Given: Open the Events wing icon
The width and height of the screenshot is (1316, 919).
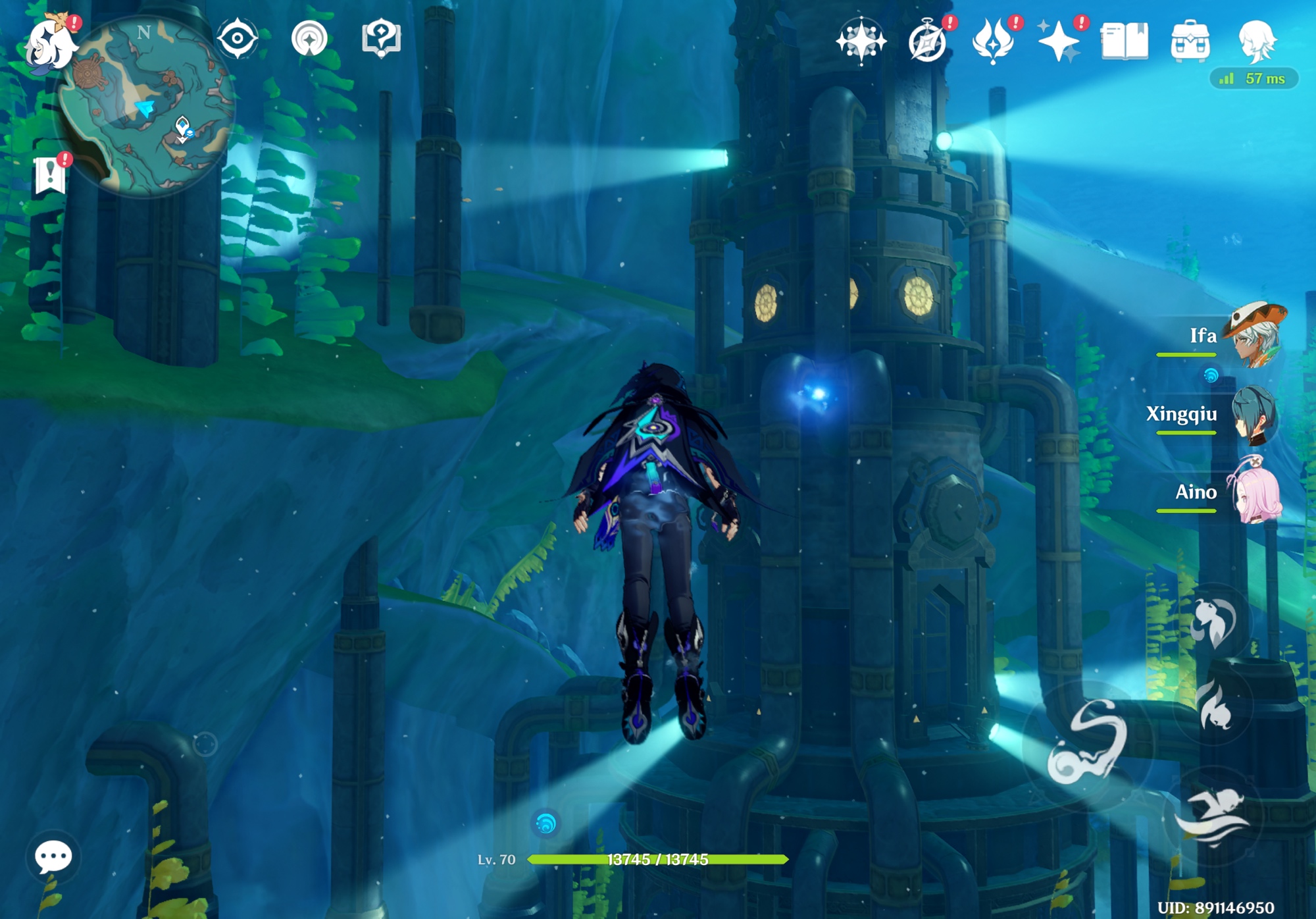Looking at the screenshot, I should 994,41.
